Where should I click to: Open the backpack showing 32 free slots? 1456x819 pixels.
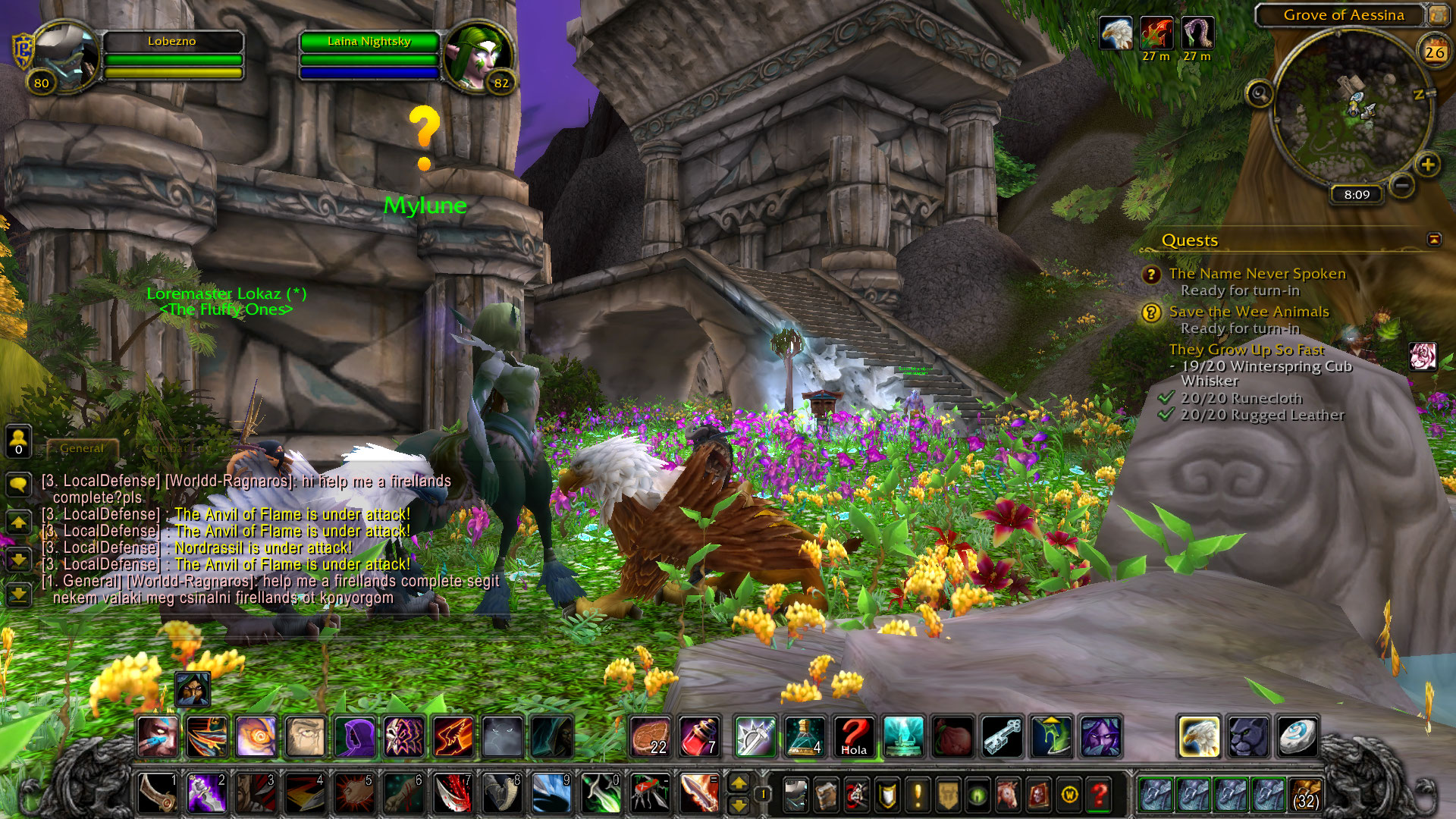1304,795
